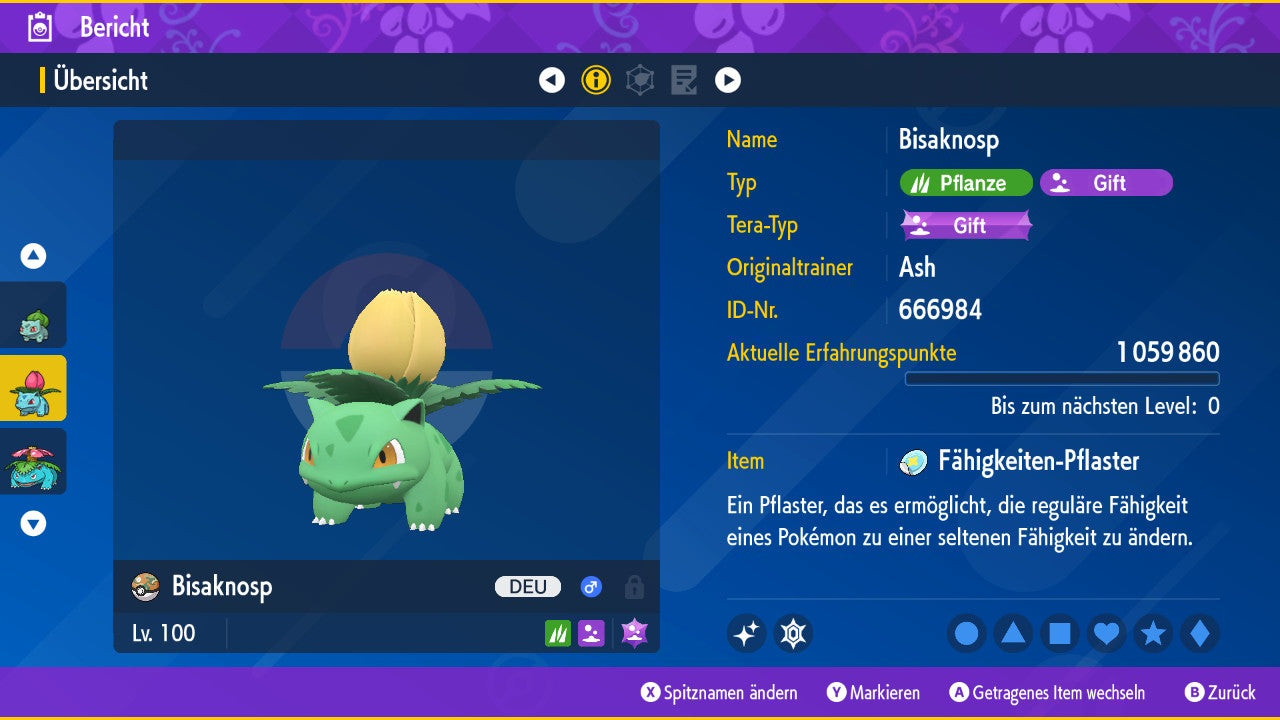Toggle the heart marking

[x=1106, y=633]
